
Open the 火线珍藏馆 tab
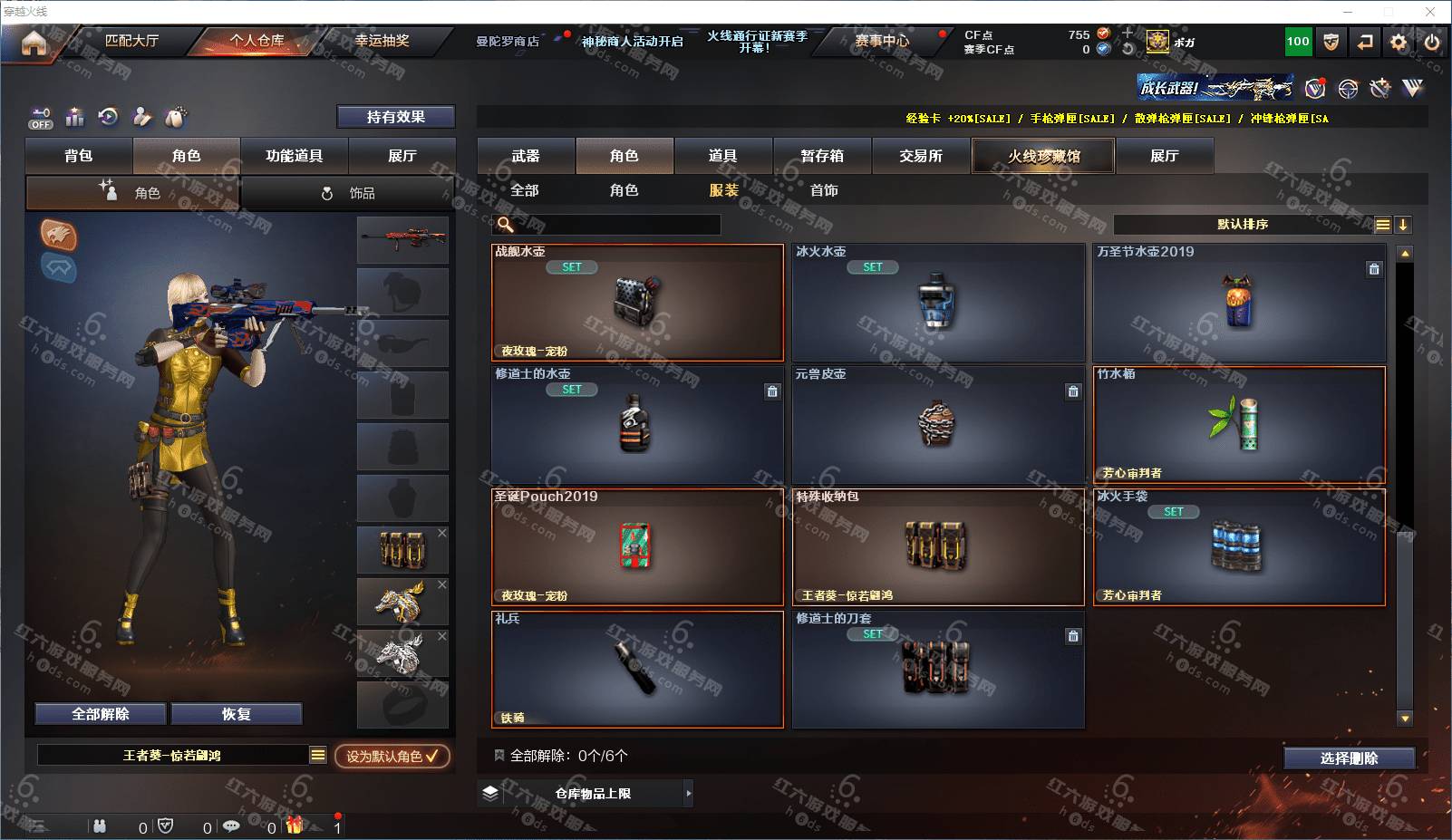click(x=1043, y=156)
